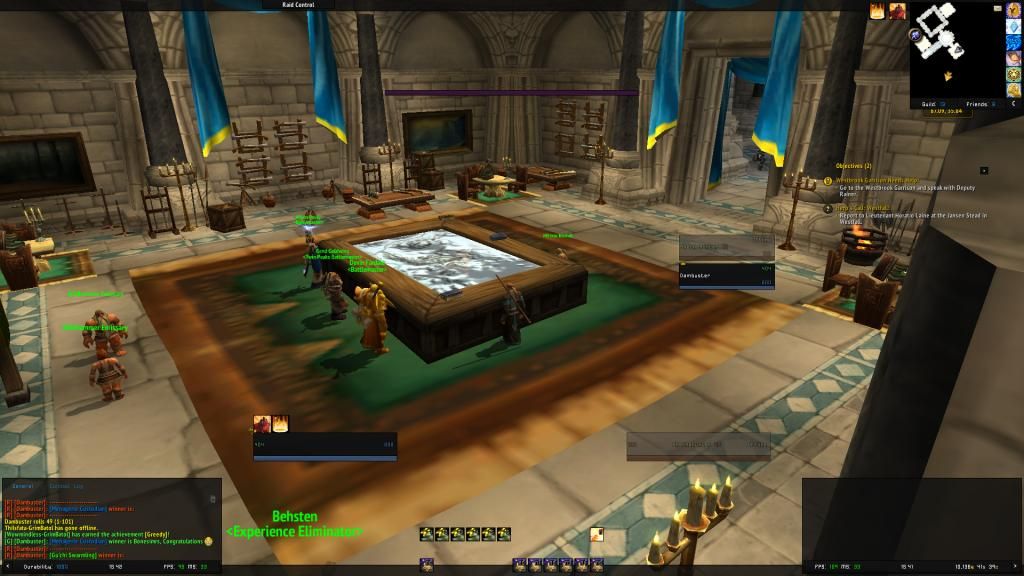The image size is (1024, 576).
Task: Switch to the General chat tab
Action: [22, 486]
